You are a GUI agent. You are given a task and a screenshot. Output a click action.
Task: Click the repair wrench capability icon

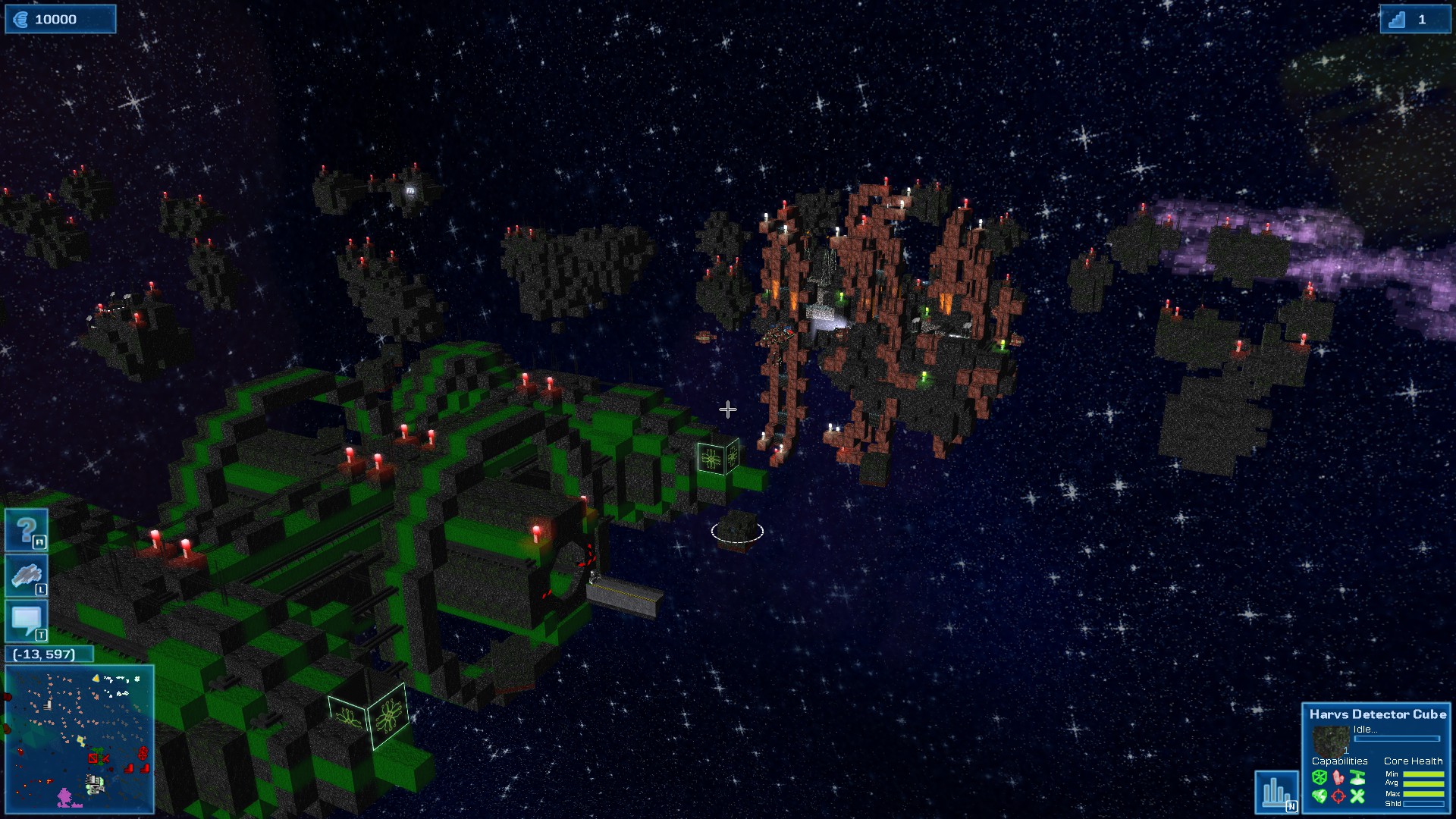[x=1358, y=796]
